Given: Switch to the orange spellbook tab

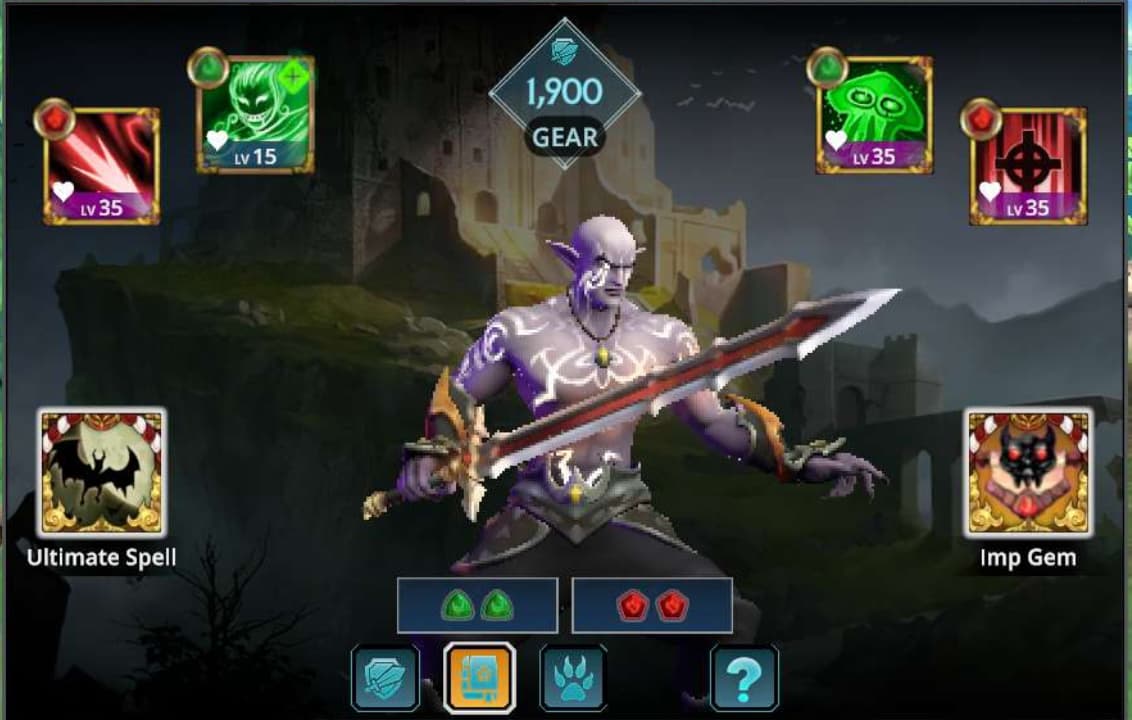Looking at the screenshot, I should click(480, 679).
